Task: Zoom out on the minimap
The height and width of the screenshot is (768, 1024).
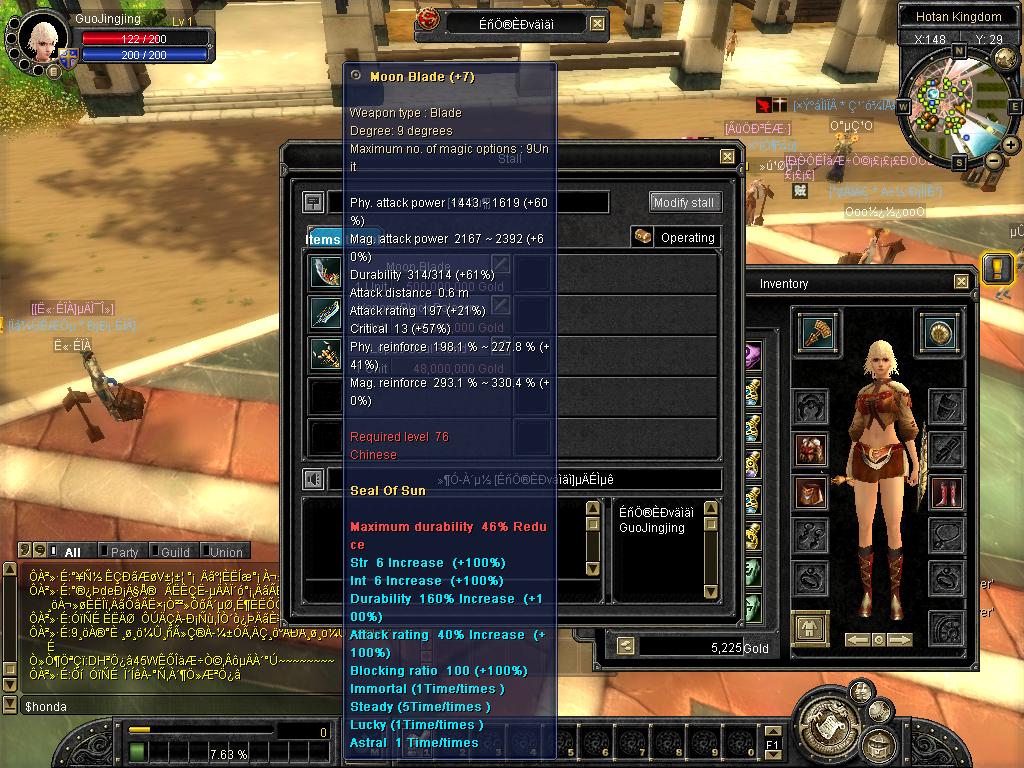Action: 993,160
